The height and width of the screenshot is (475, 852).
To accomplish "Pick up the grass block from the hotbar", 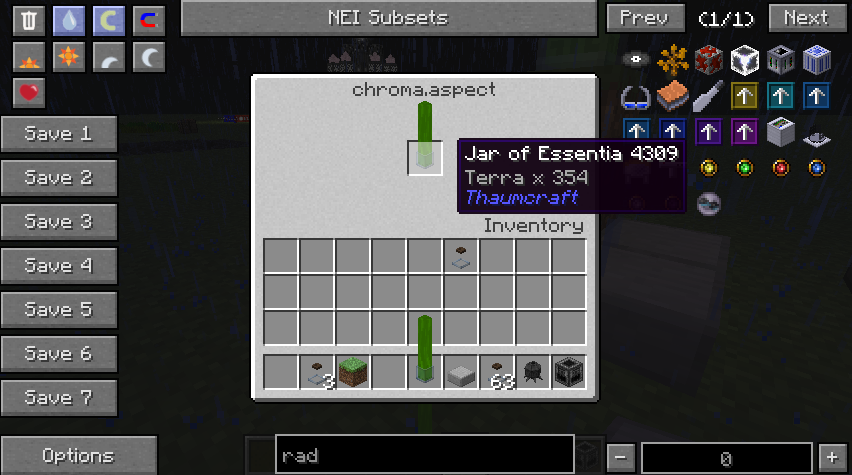I will 353,372.
